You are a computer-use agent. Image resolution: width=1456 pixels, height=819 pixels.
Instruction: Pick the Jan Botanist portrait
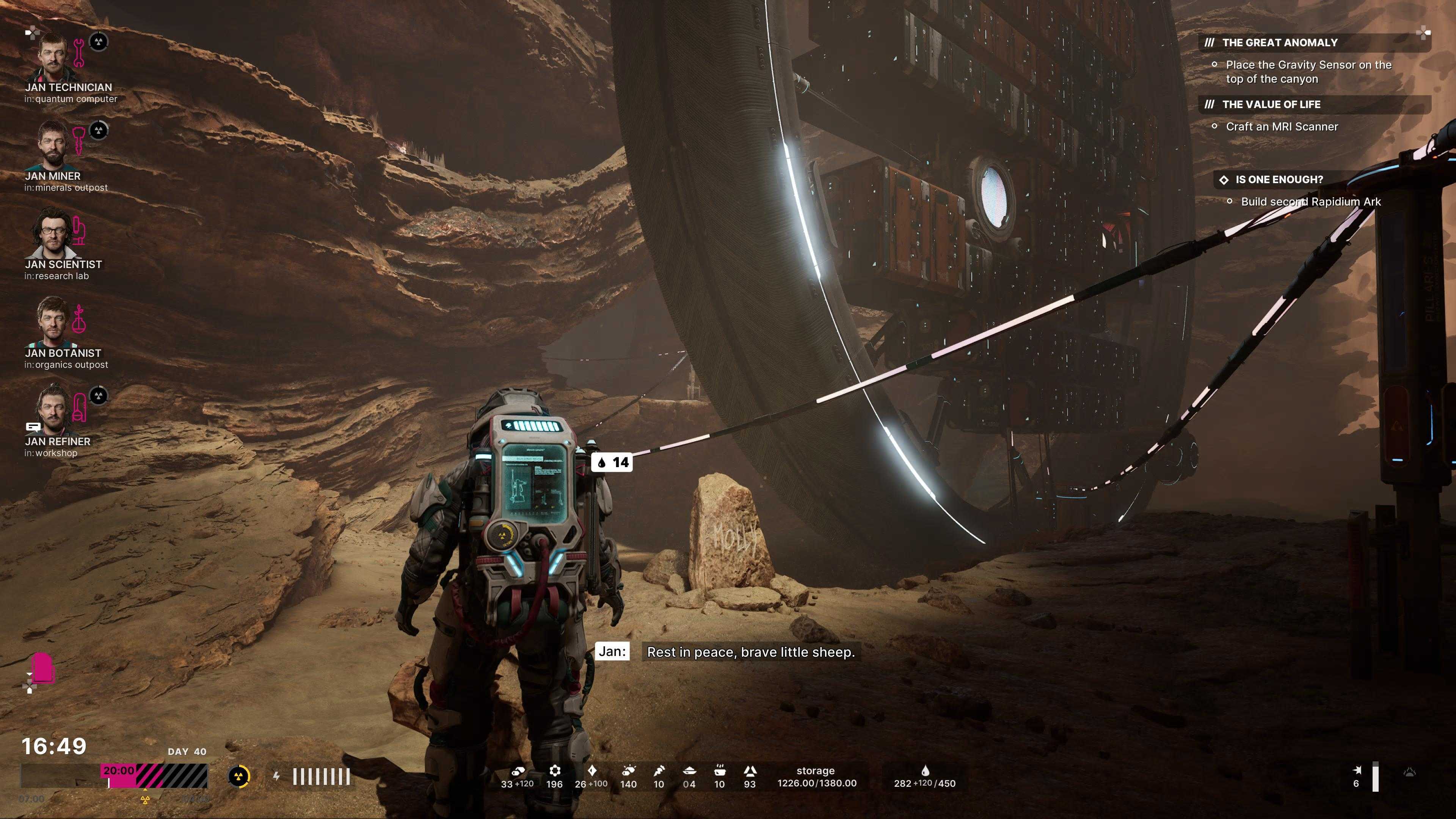pyautogui.click(x=53, y=321)
